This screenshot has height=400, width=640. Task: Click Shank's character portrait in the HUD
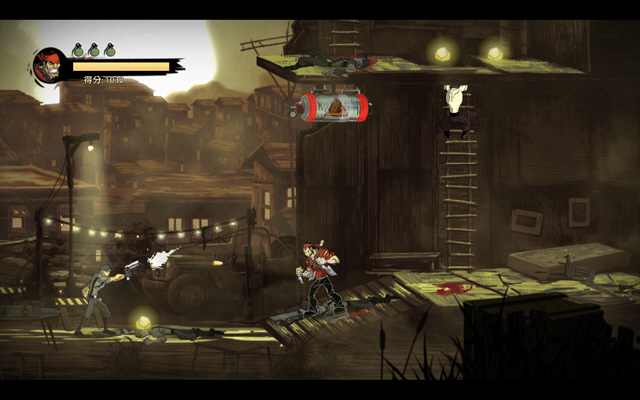49,66
